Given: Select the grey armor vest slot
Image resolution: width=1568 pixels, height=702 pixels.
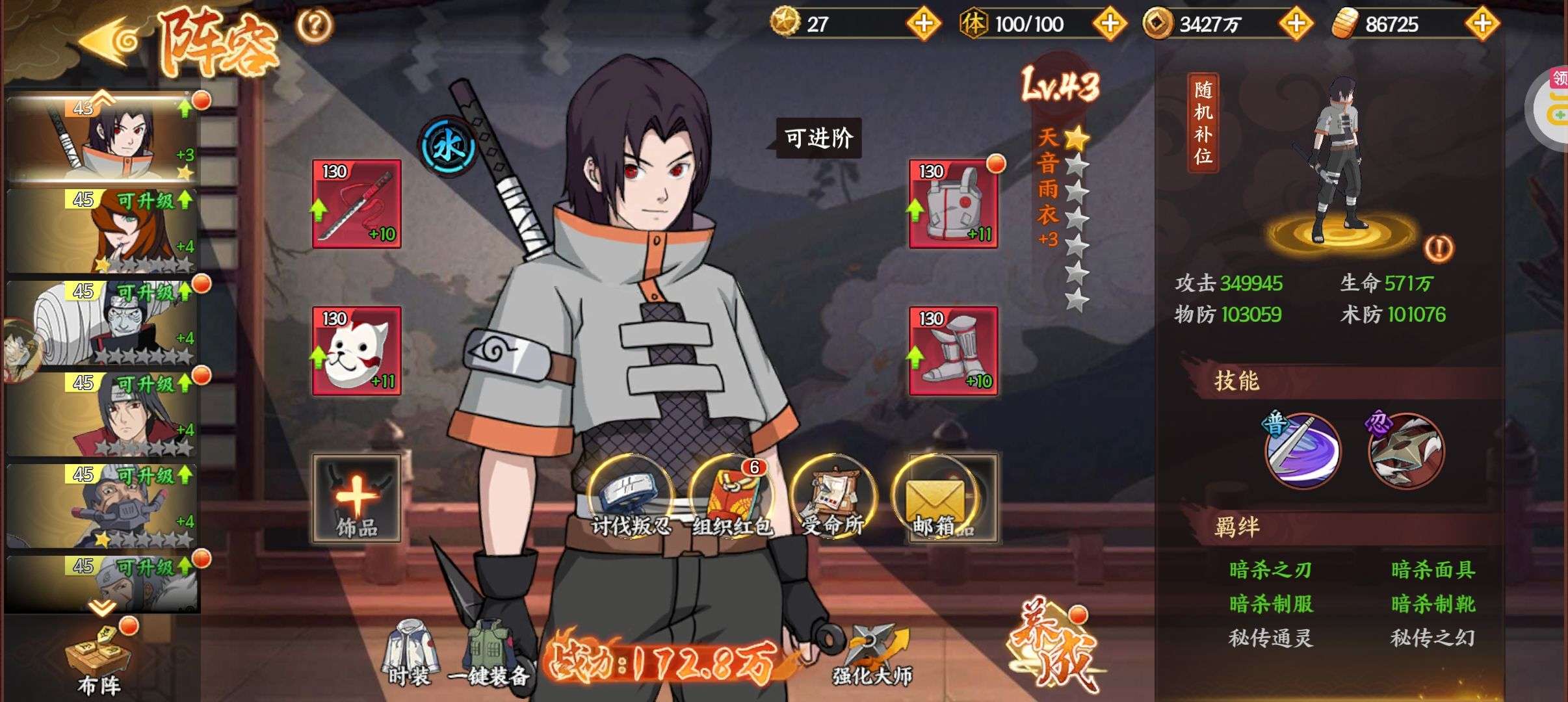Looking at the screenshot, I should 953,203.
